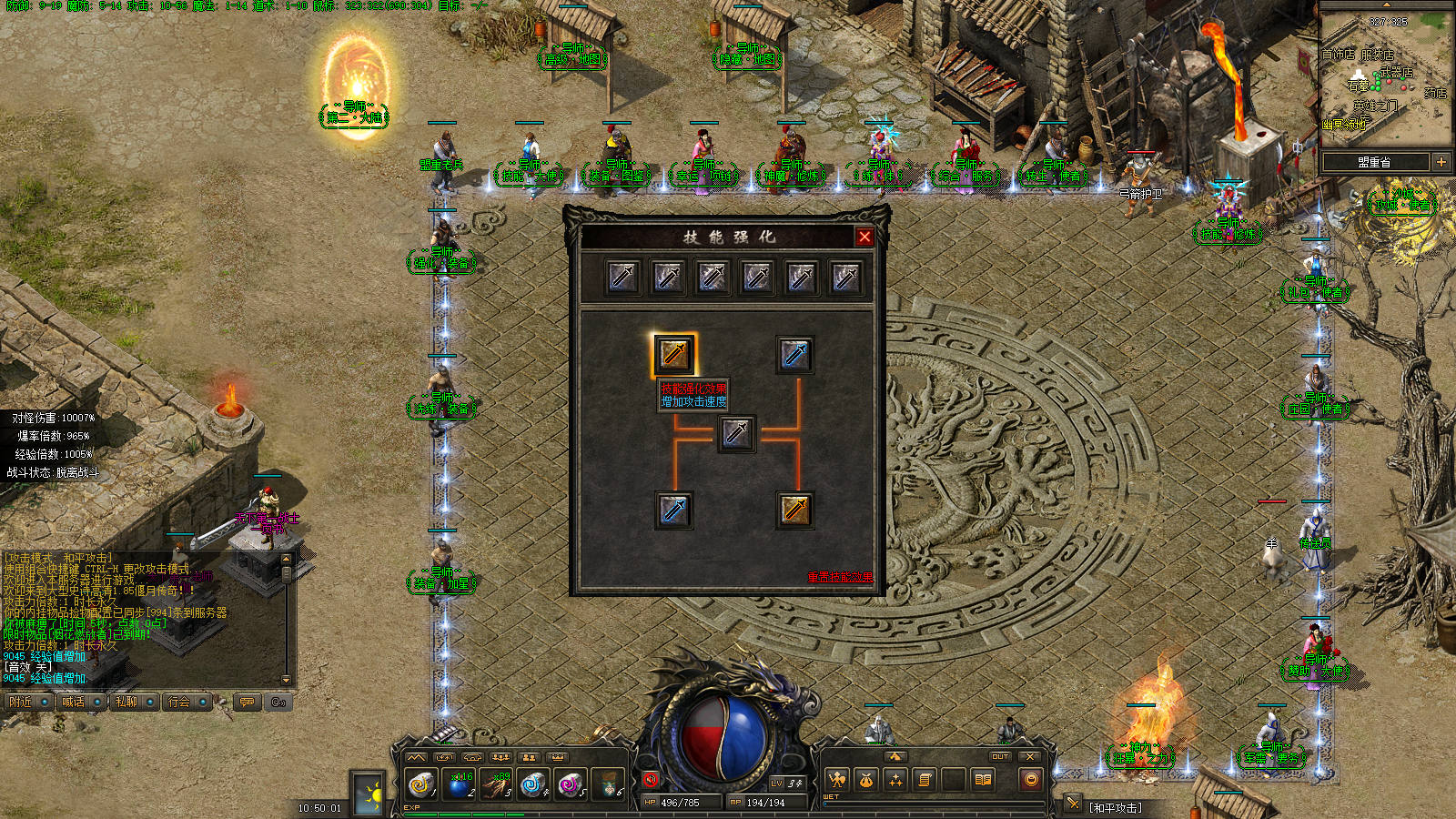Switch to the 附近 nearby chat channel
The height and width of the screenshot is (819, 1456).
[21, 702]
